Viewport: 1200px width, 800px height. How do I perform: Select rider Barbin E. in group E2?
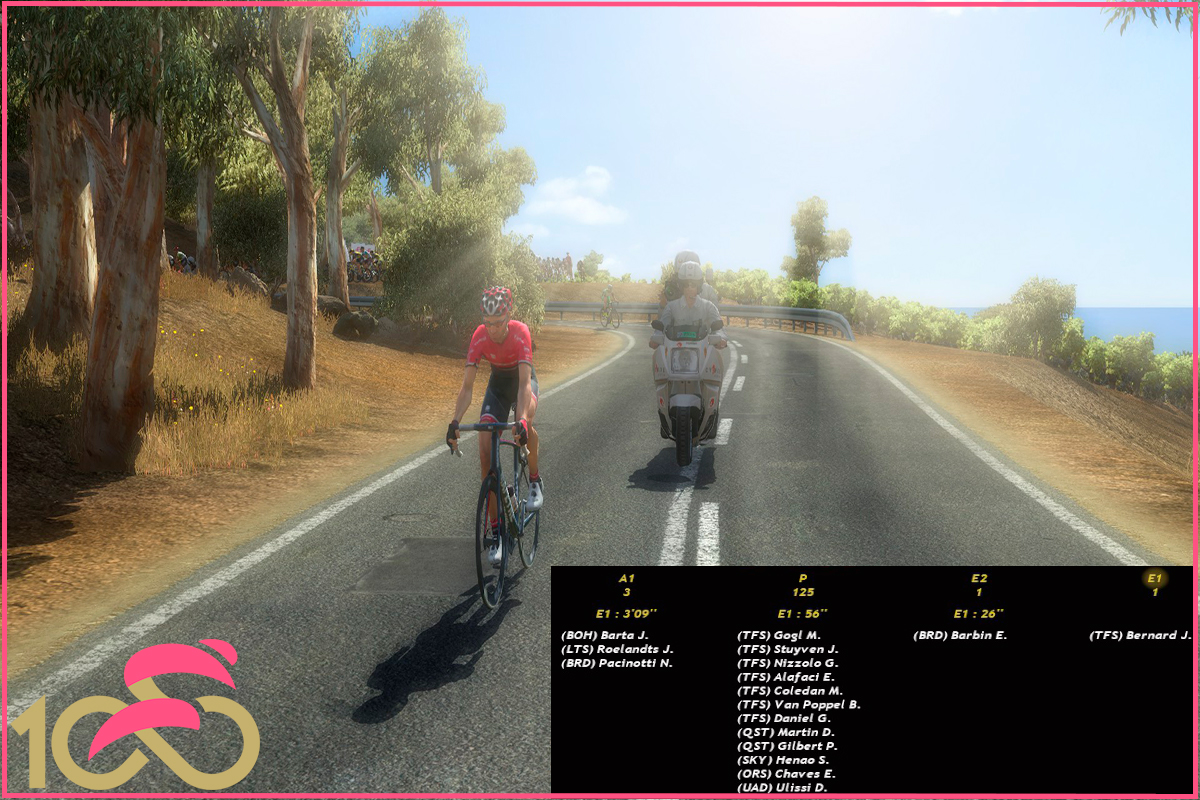tap(959, 635)
